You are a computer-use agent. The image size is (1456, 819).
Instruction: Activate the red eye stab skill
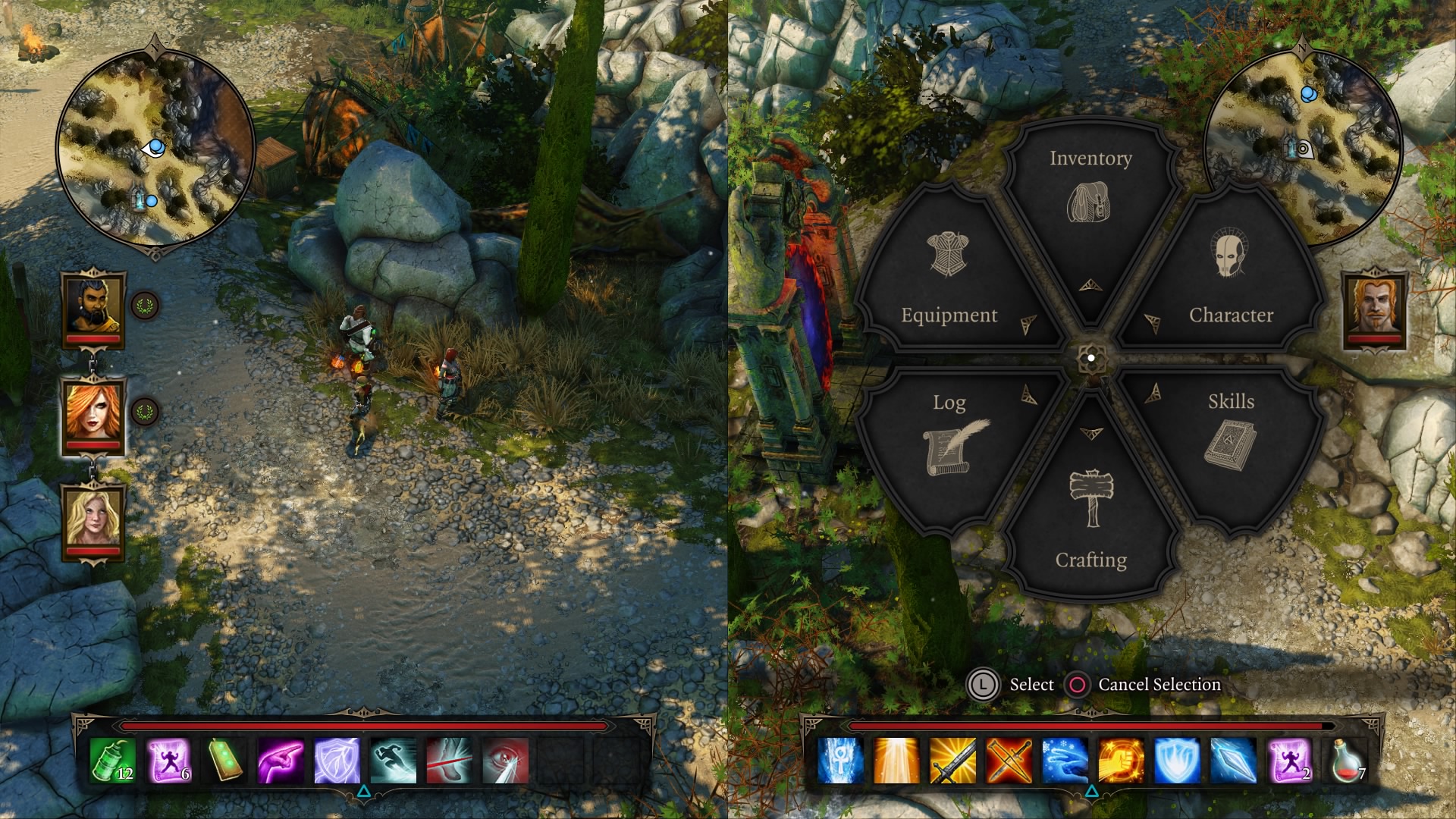tap(505, 761)
